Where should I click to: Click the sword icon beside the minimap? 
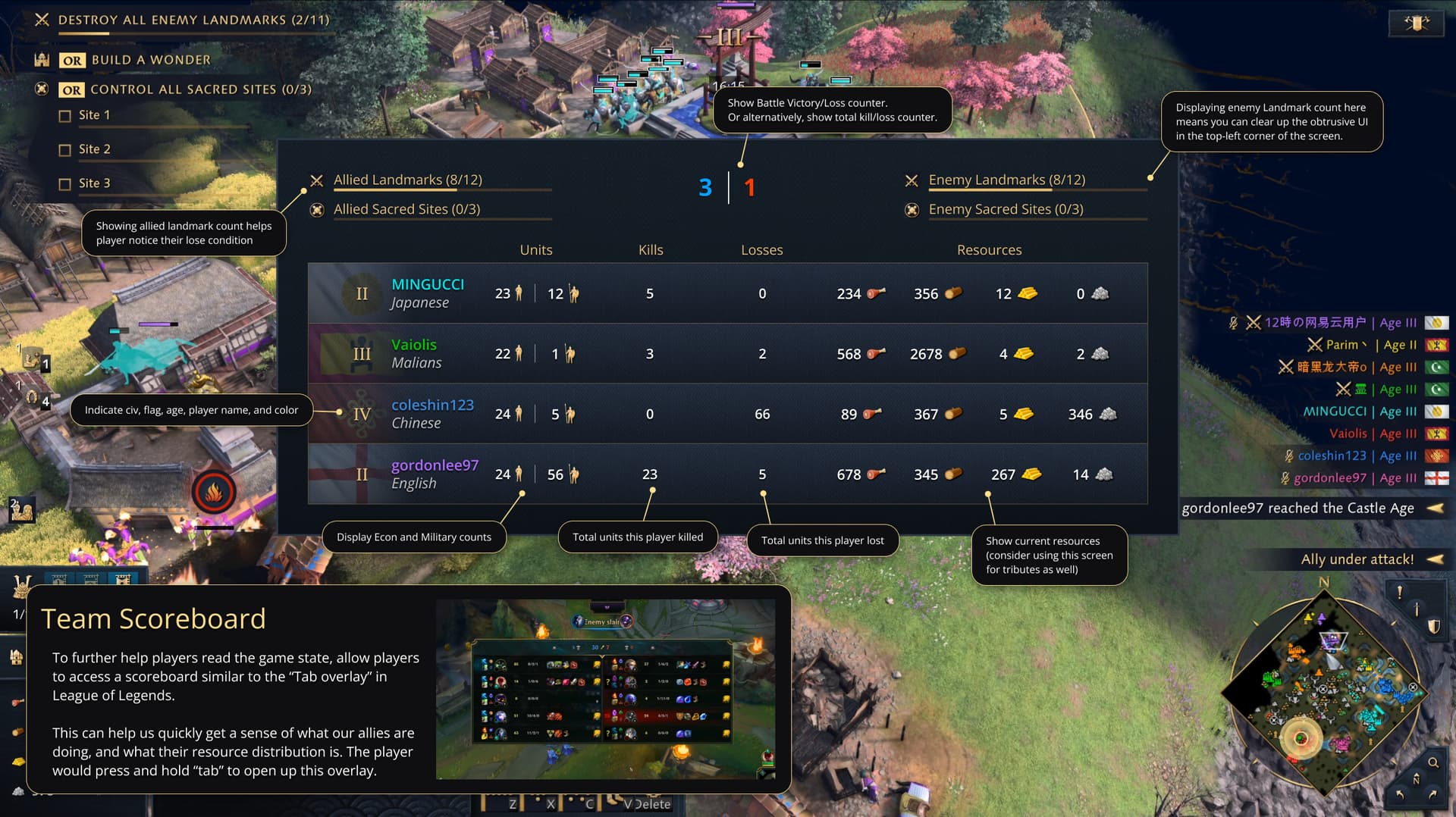pyautogui.click(x=1416, y=609)
